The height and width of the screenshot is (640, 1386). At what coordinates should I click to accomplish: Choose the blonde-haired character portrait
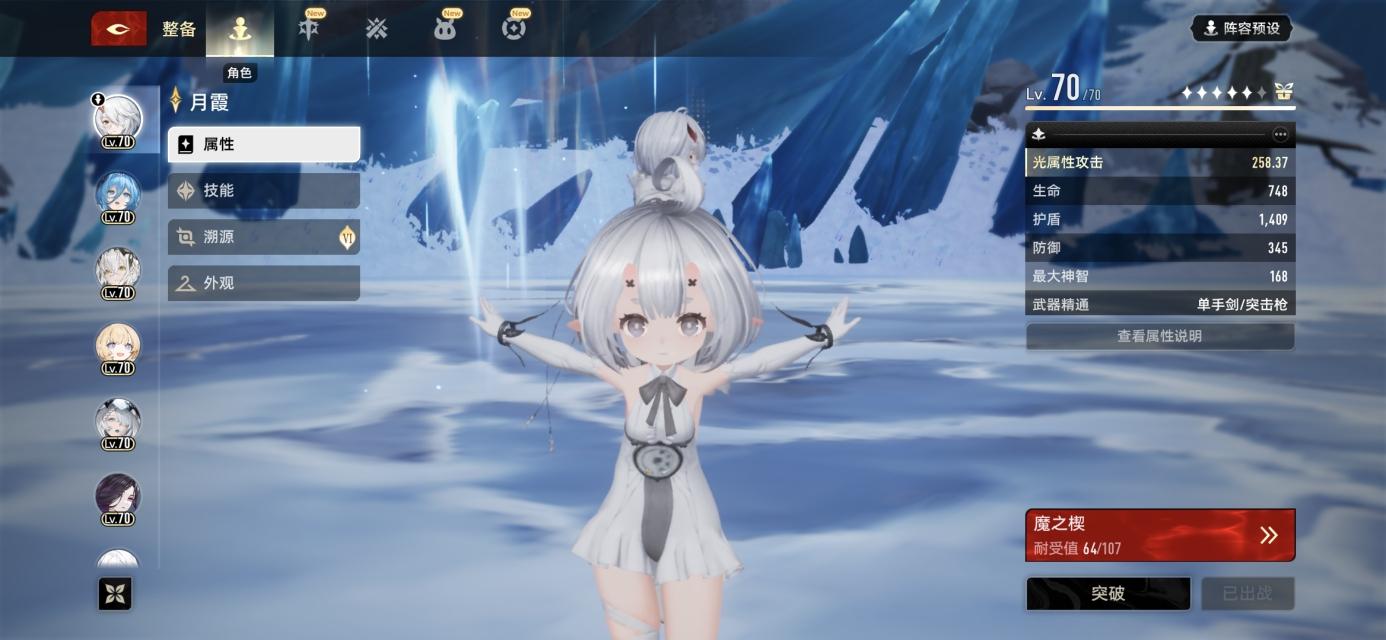pos(118,347)
